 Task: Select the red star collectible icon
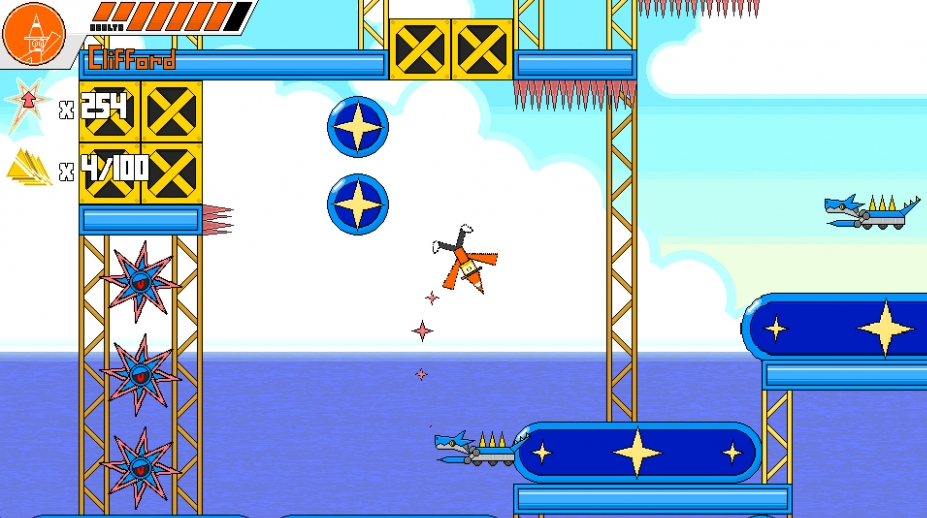27,105
